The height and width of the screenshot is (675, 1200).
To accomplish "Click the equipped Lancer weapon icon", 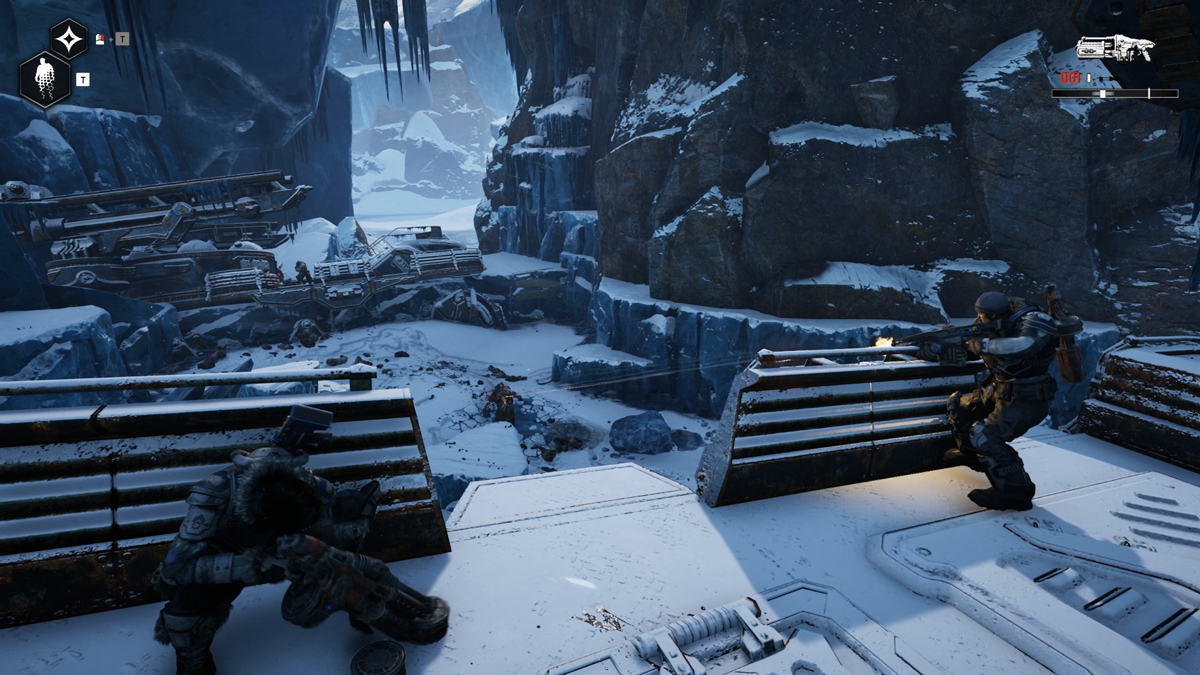I will click(x=1115, y=48).
